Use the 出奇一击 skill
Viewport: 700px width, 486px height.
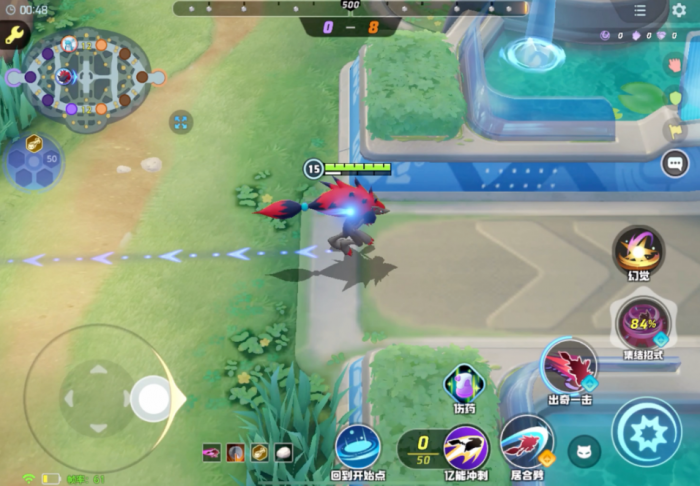point(570,364)
